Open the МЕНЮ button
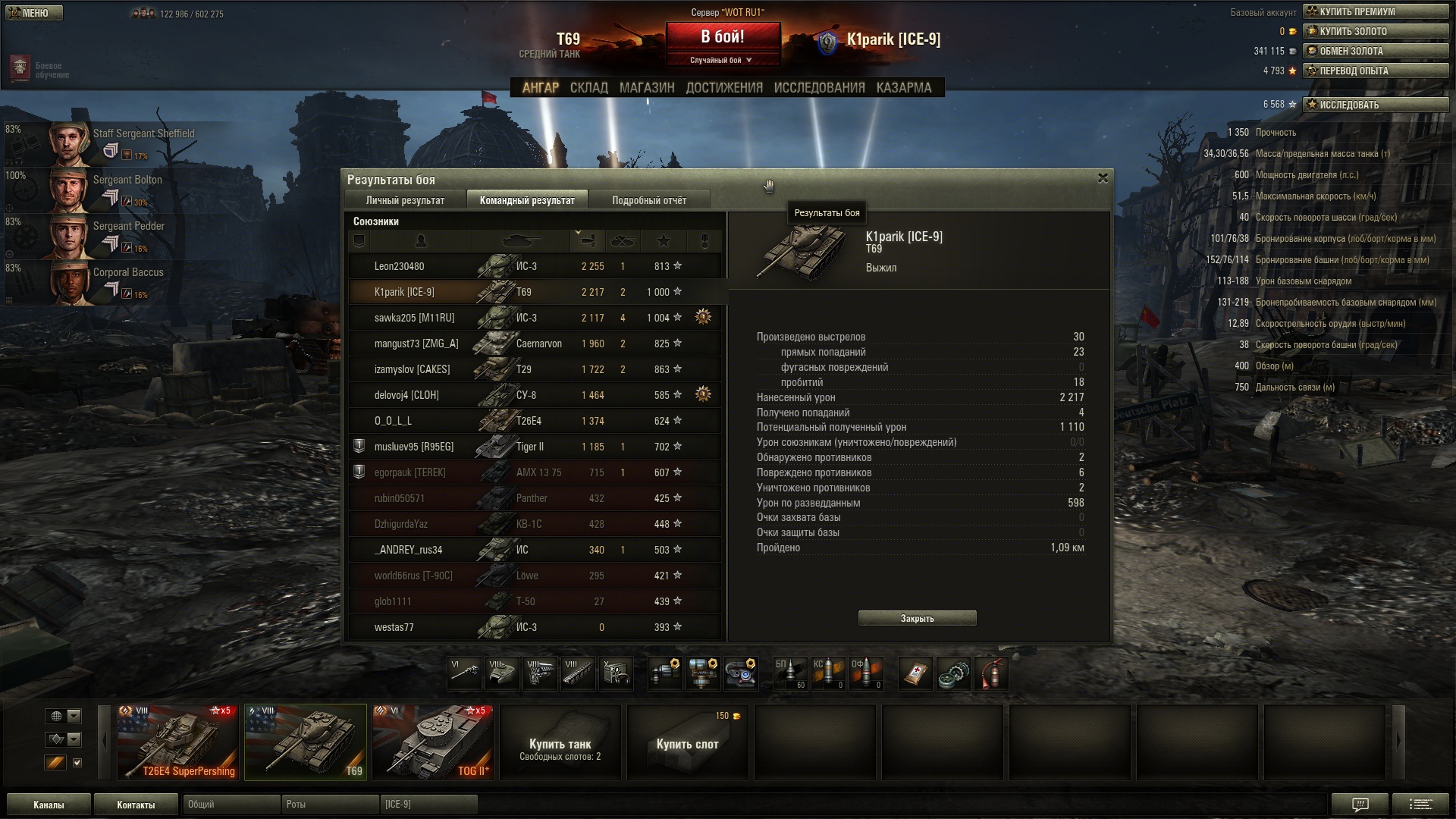The image size is (1456, 819). pyautogui.click(x=34, y=13)
